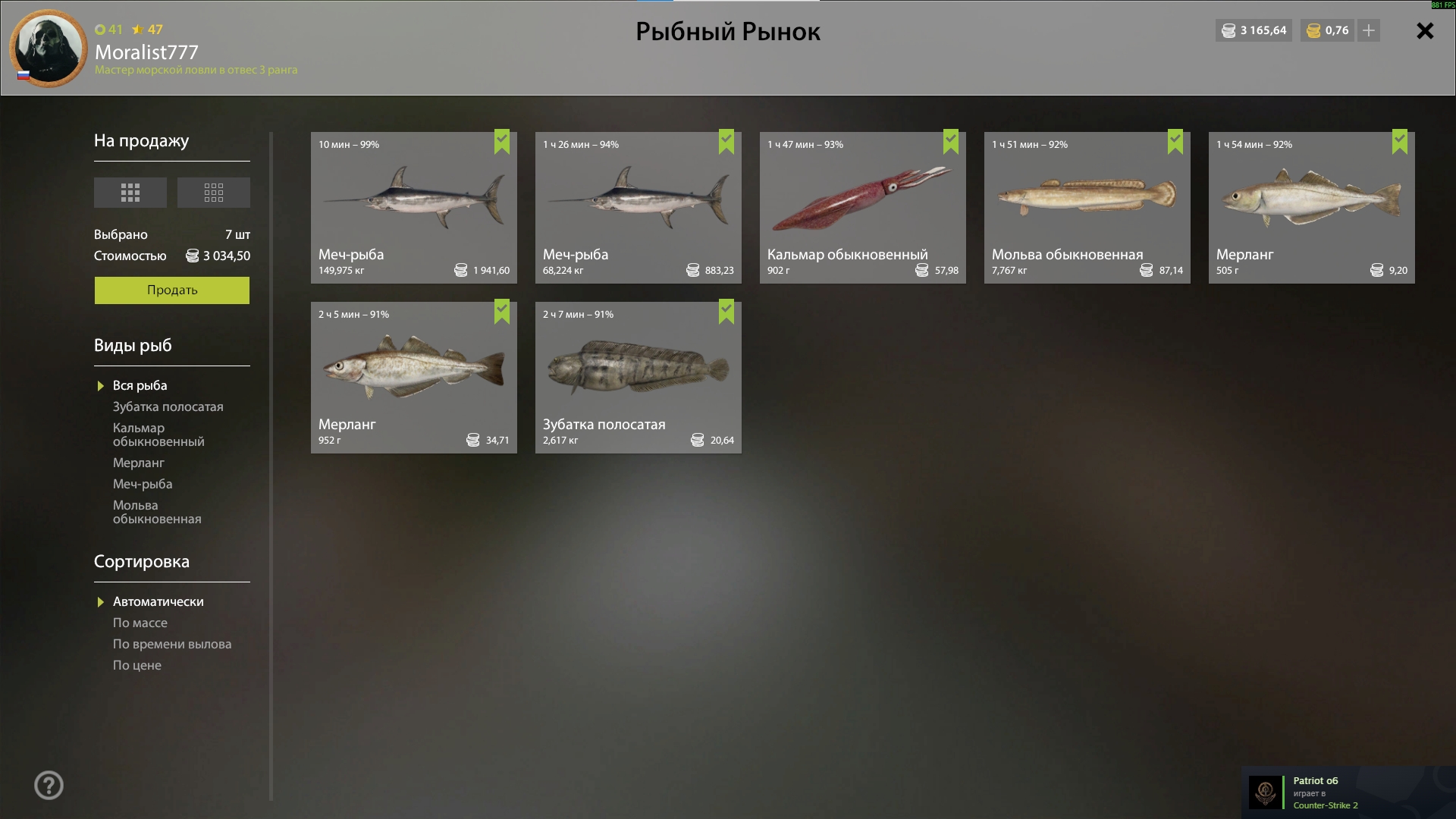
Task: Toggle the Кальмар обыкновенный card
Action: click(862, 208)
